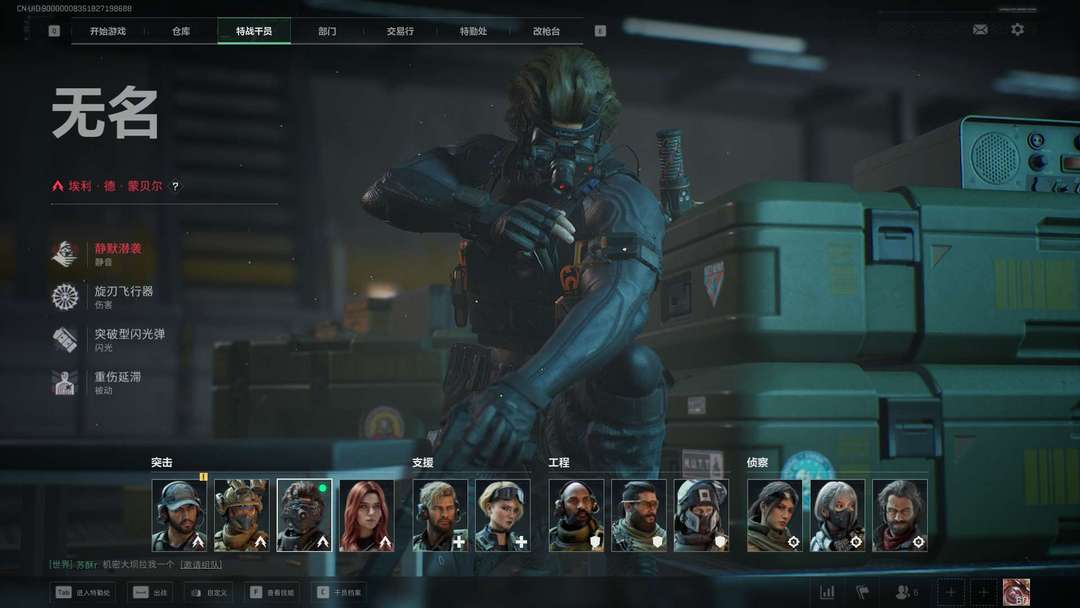
Task: Switch to the 特勤处 tab
Action: point(473,31)
